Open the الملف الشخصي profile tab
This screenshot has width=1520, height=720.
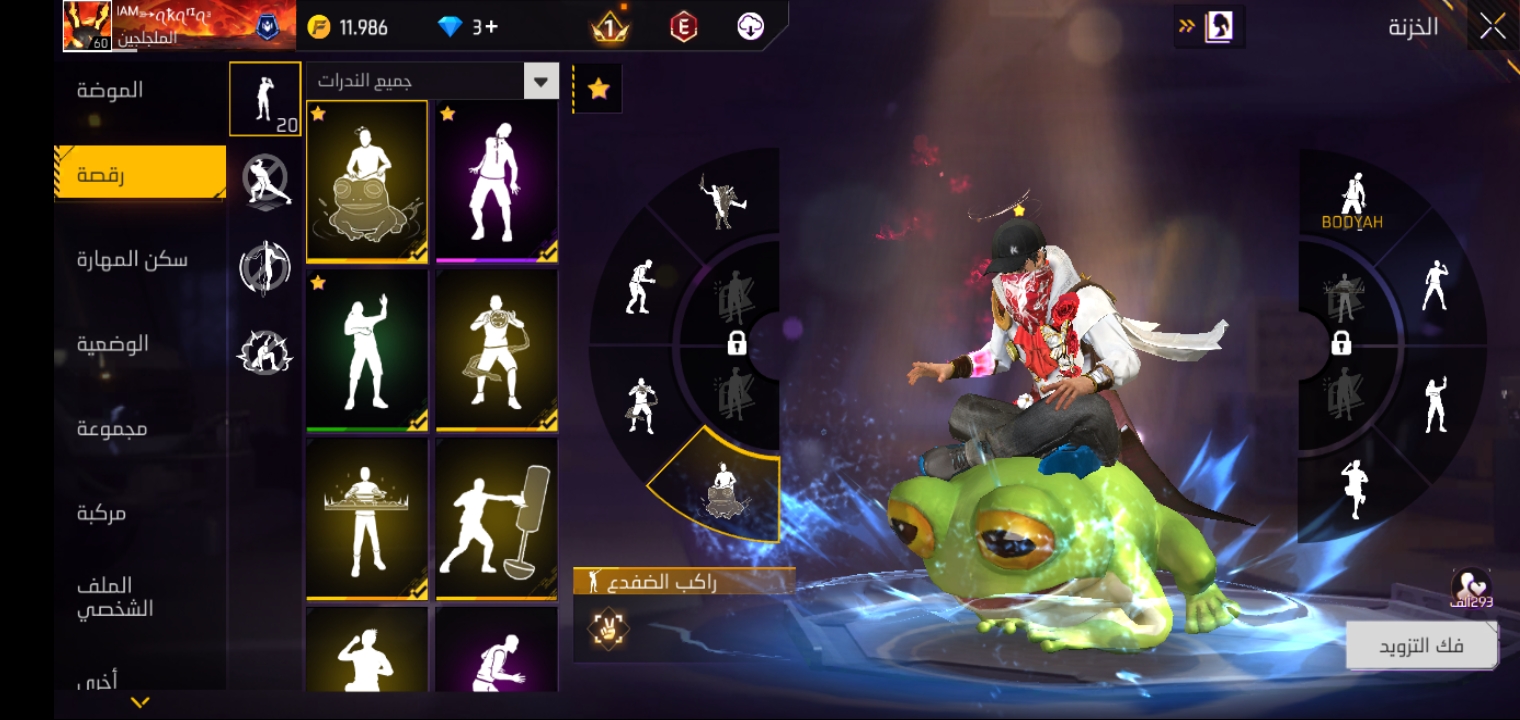[x=116, y=597]
